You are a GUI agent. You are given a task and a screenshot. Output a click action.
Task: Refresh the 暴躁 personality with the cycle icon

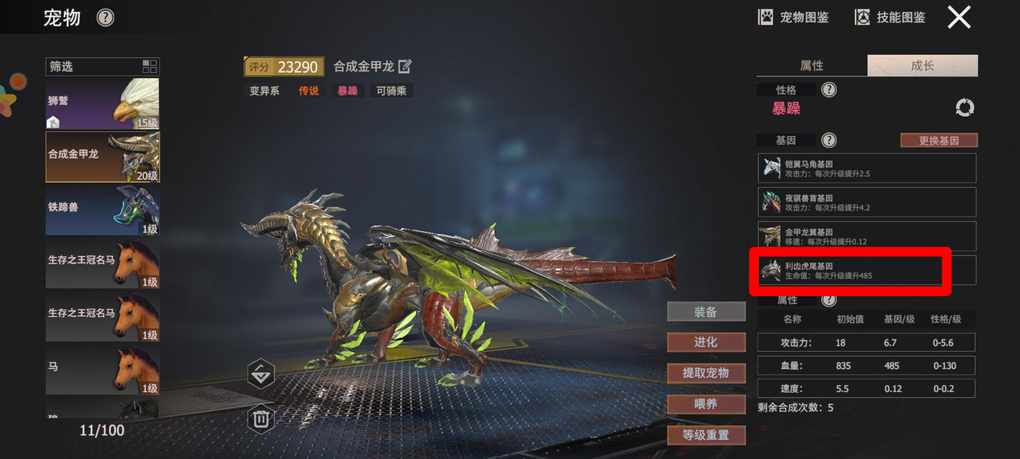pos(964,108)
